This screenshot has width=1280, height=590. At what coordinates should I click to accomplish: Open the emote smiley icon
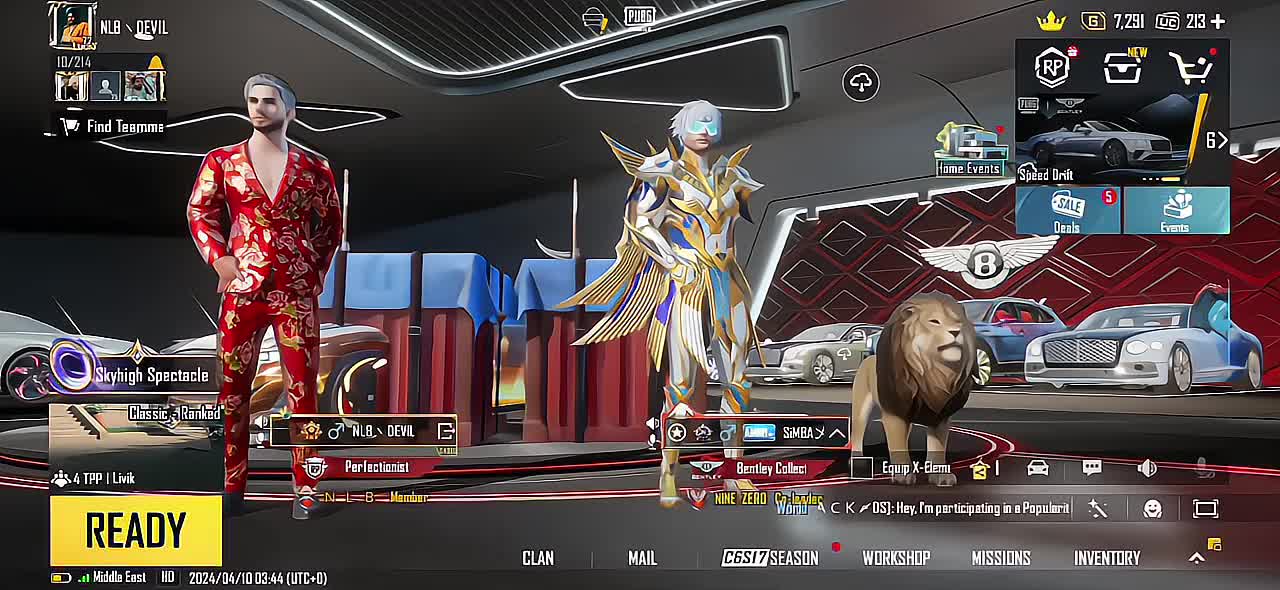[x=1152, y=509]
